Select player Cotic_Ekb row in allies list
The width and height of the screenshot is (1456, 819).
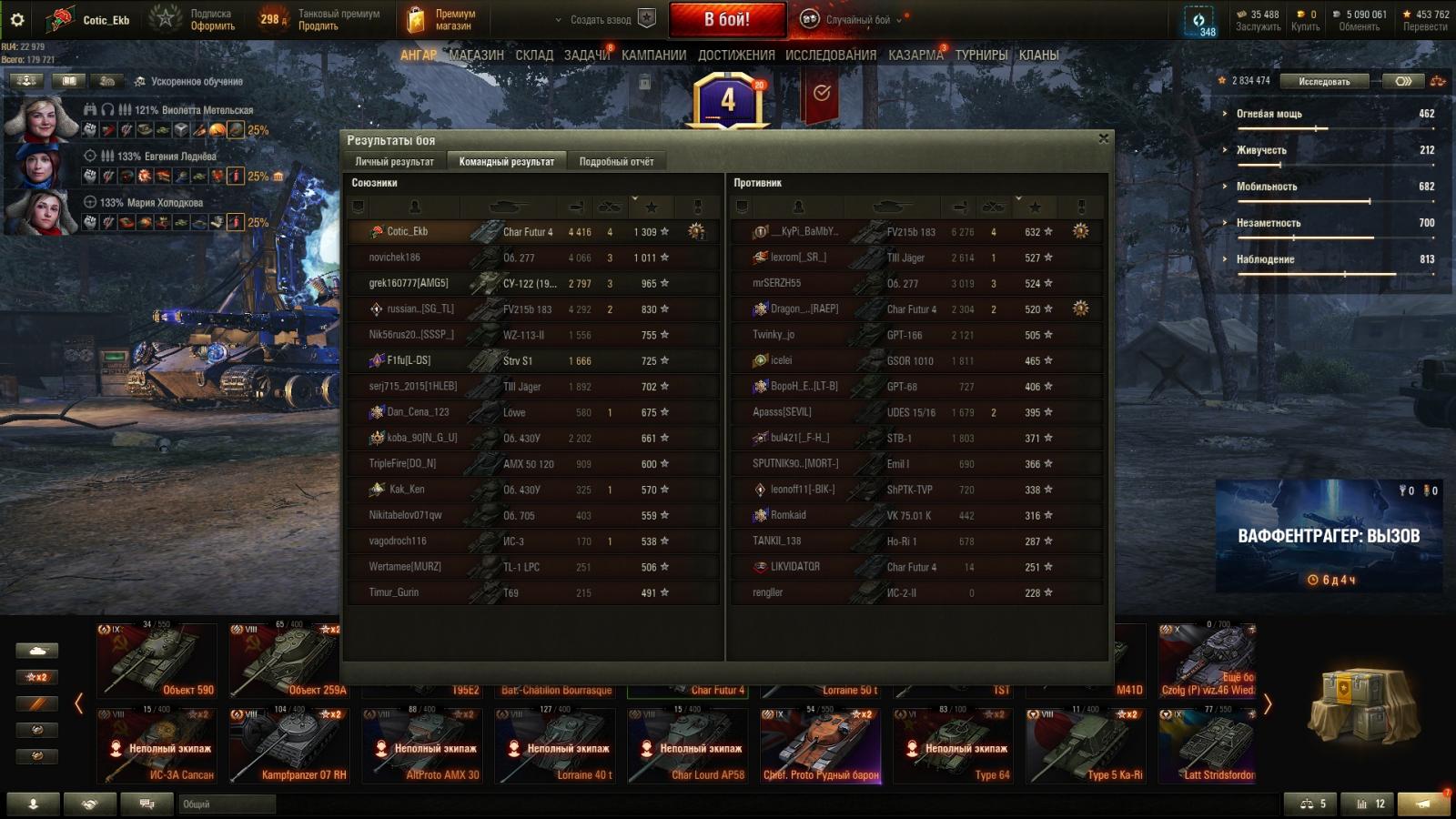tap(532, 232)
